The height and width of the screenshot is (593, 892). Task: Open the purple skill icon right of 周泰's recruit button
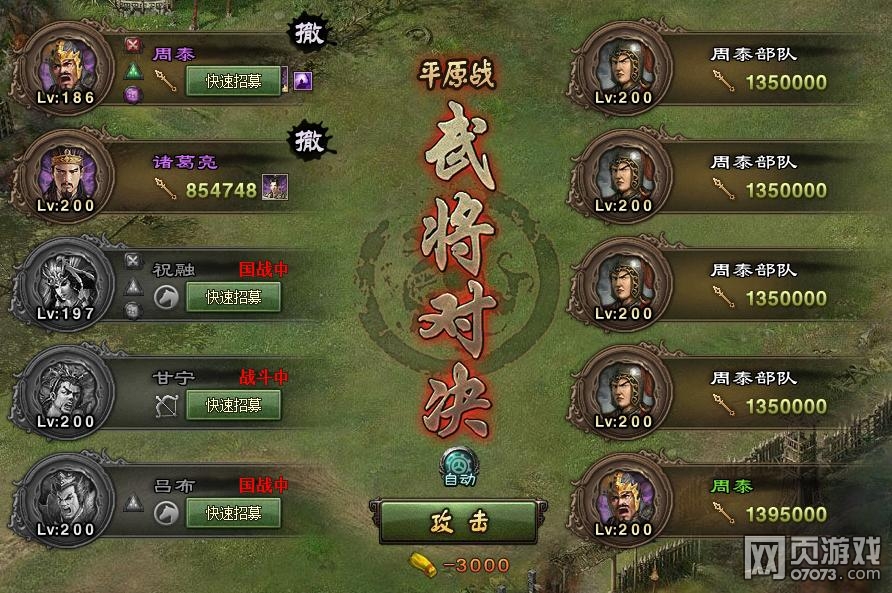tap(303, 81)
